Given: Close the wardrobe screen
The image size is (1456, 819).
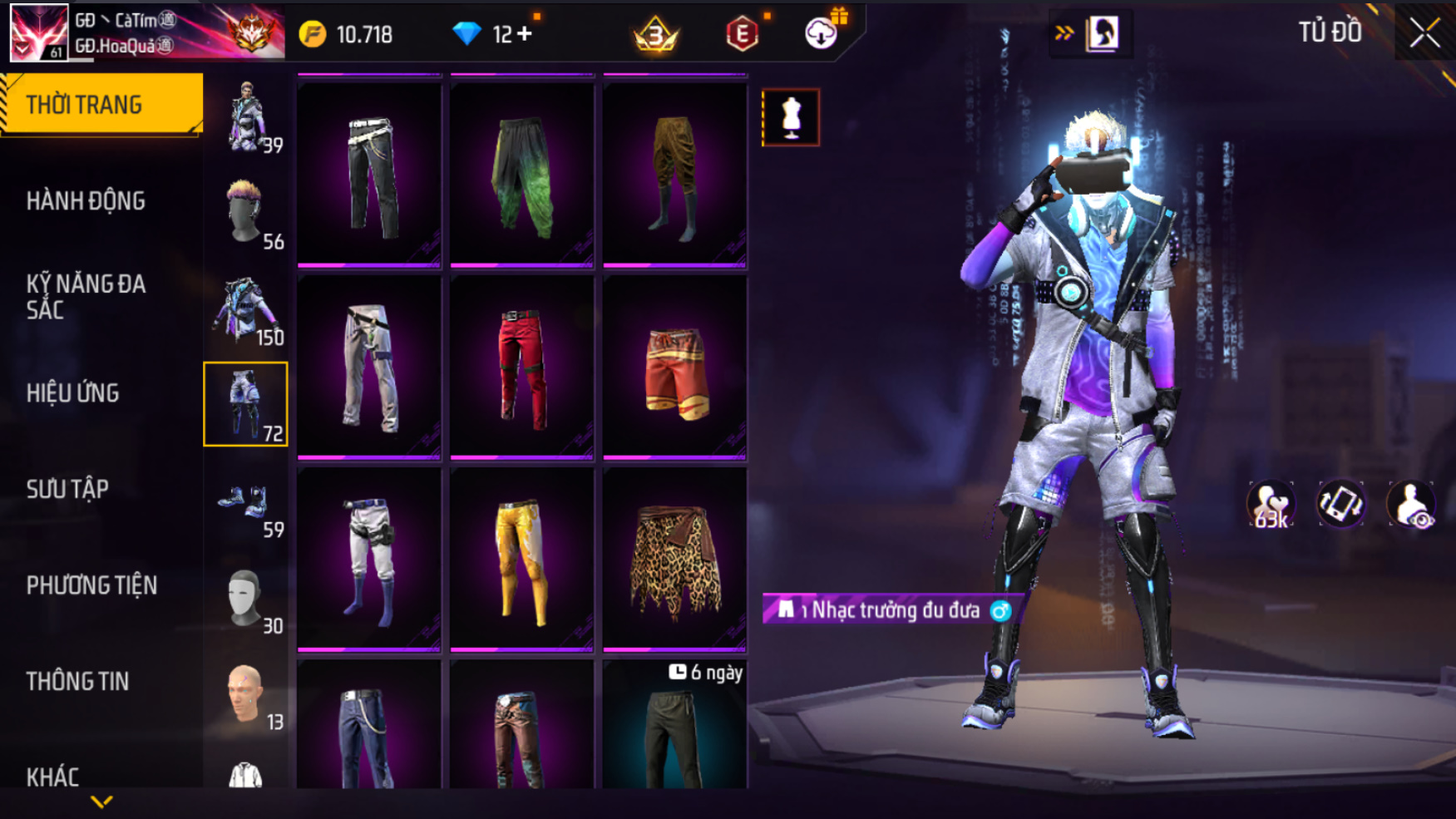Looking at the screenshot, I should [1424, 34].
